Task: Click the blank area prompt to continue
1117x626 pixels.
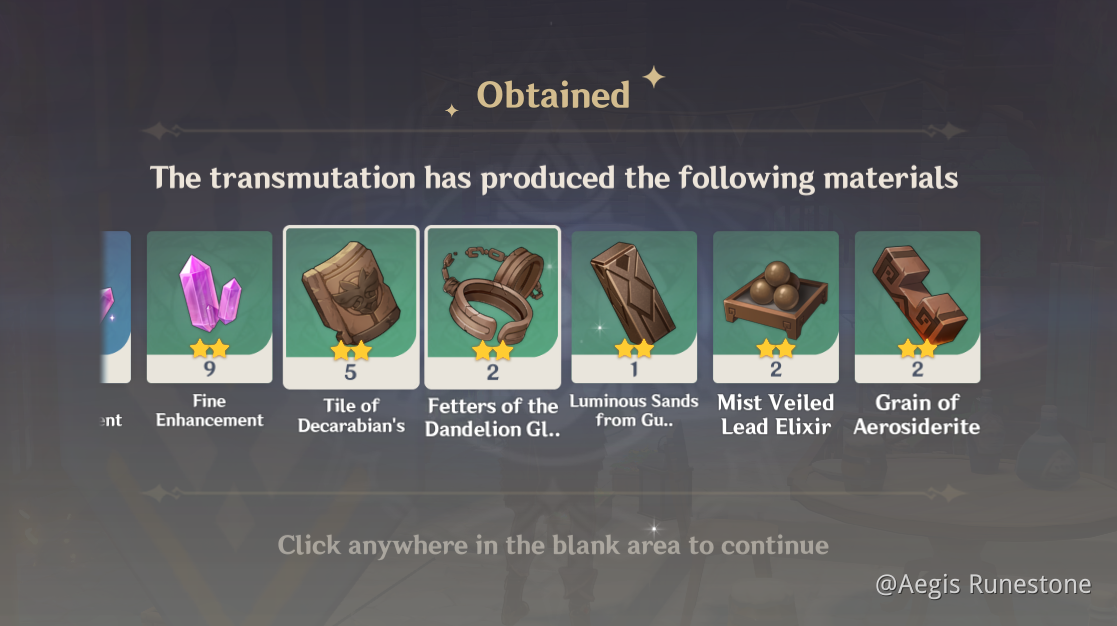Action: (x=553, y=546)
